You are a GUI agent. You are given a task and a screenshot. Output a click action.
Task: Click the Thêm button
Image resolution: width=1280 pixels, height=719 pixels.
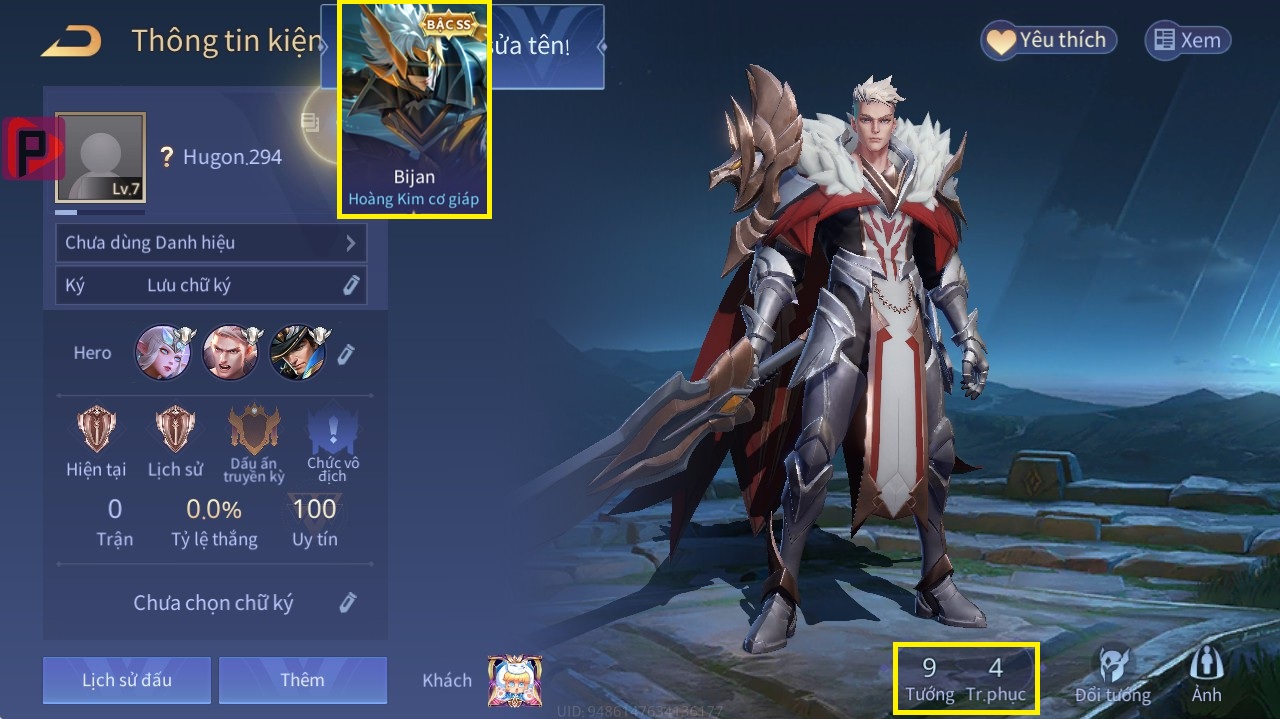click(x=302, y=680)
